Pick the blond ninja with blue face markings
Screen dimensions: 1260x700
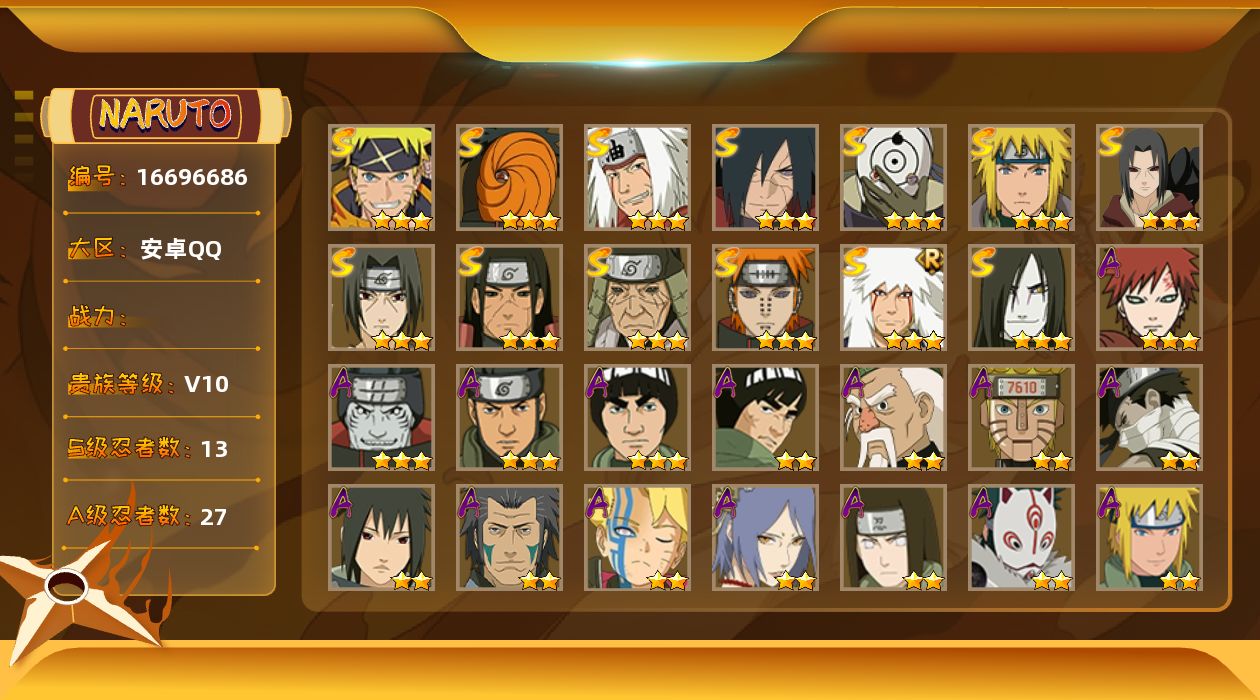(637, 537)
